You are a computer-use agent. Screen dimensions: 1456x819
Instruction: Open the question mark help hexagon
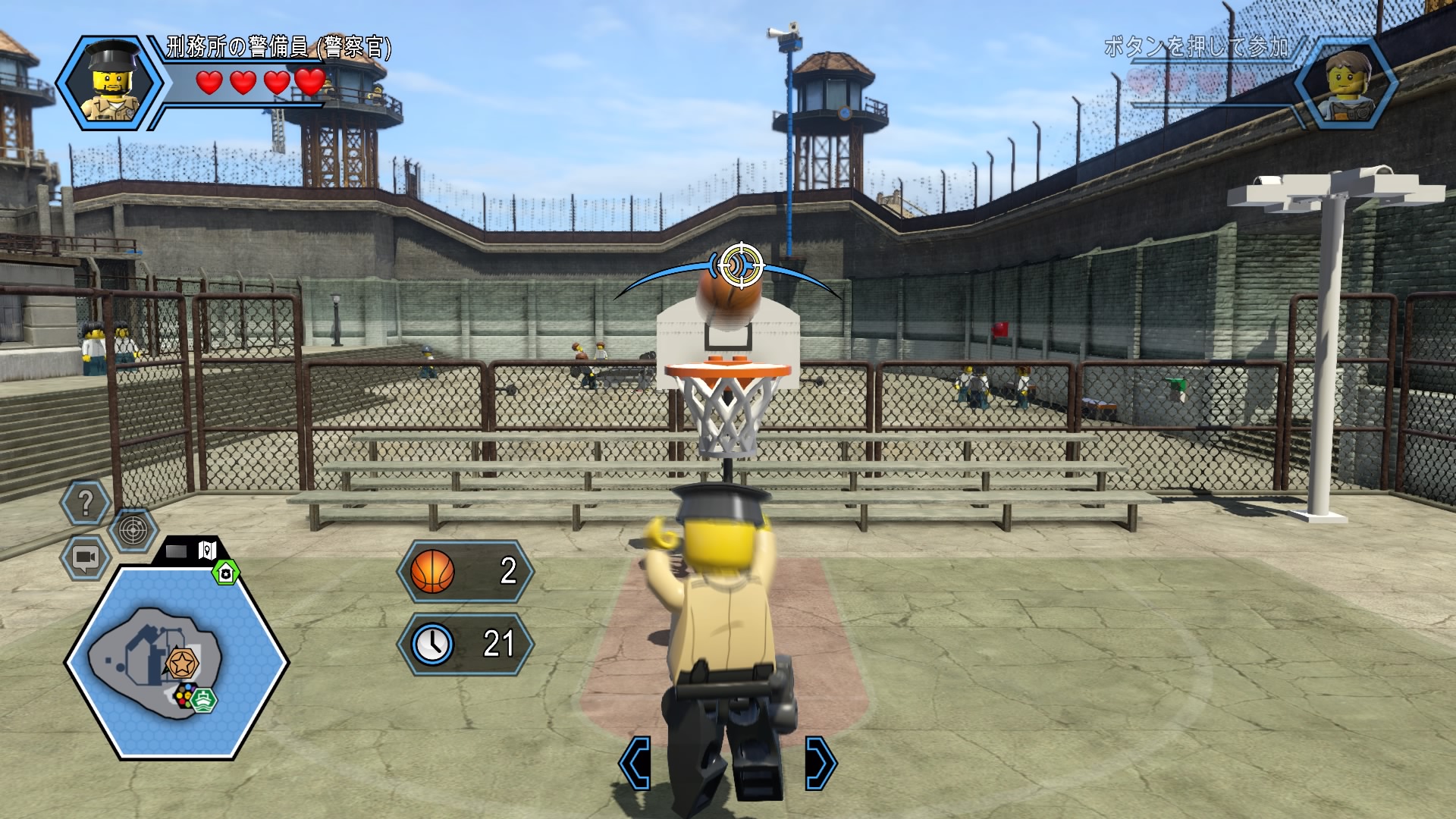click(x=86, y=503)
